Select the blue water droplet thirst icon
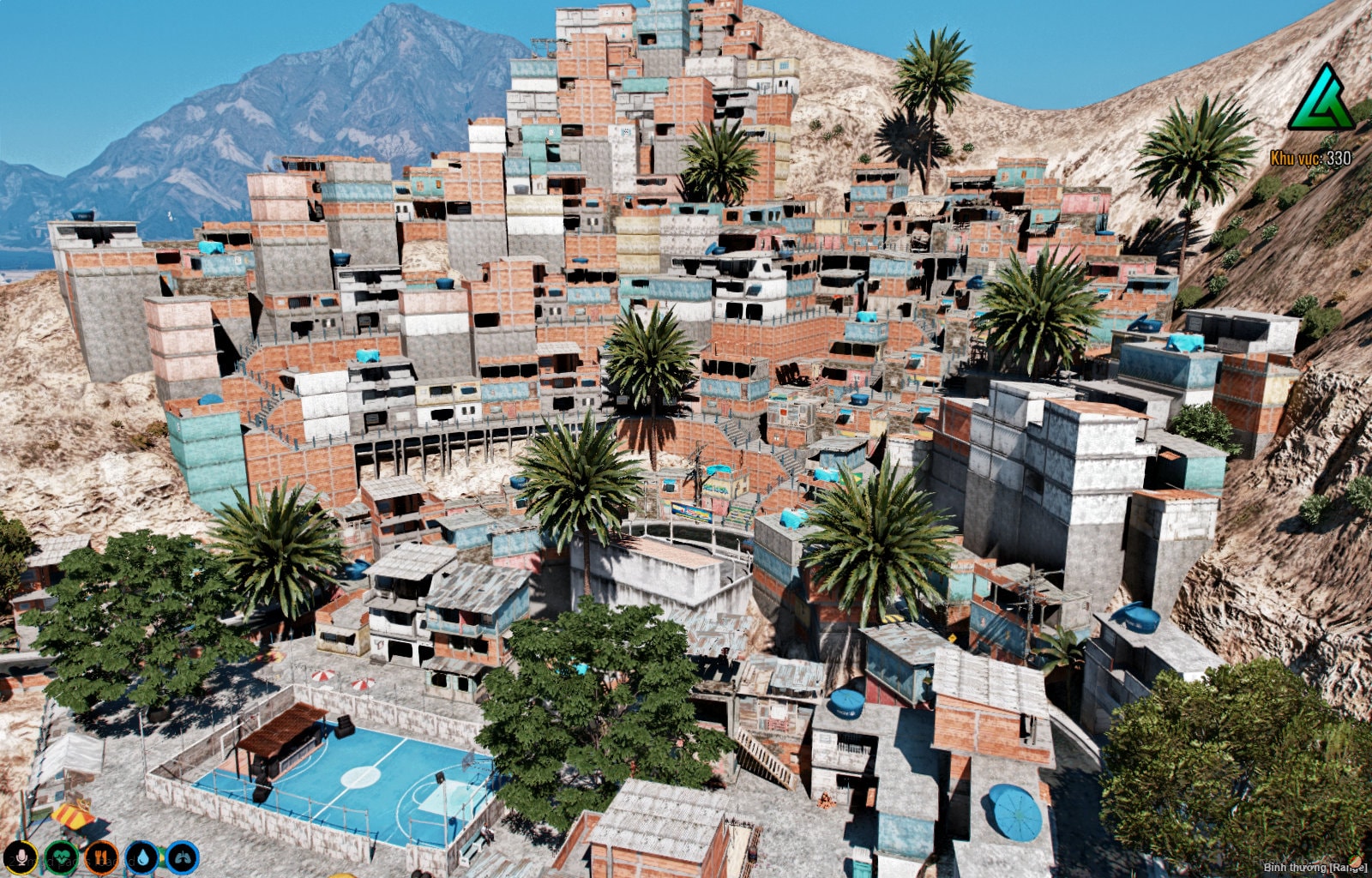This screenshot has width=1372, height=878. 142,857
